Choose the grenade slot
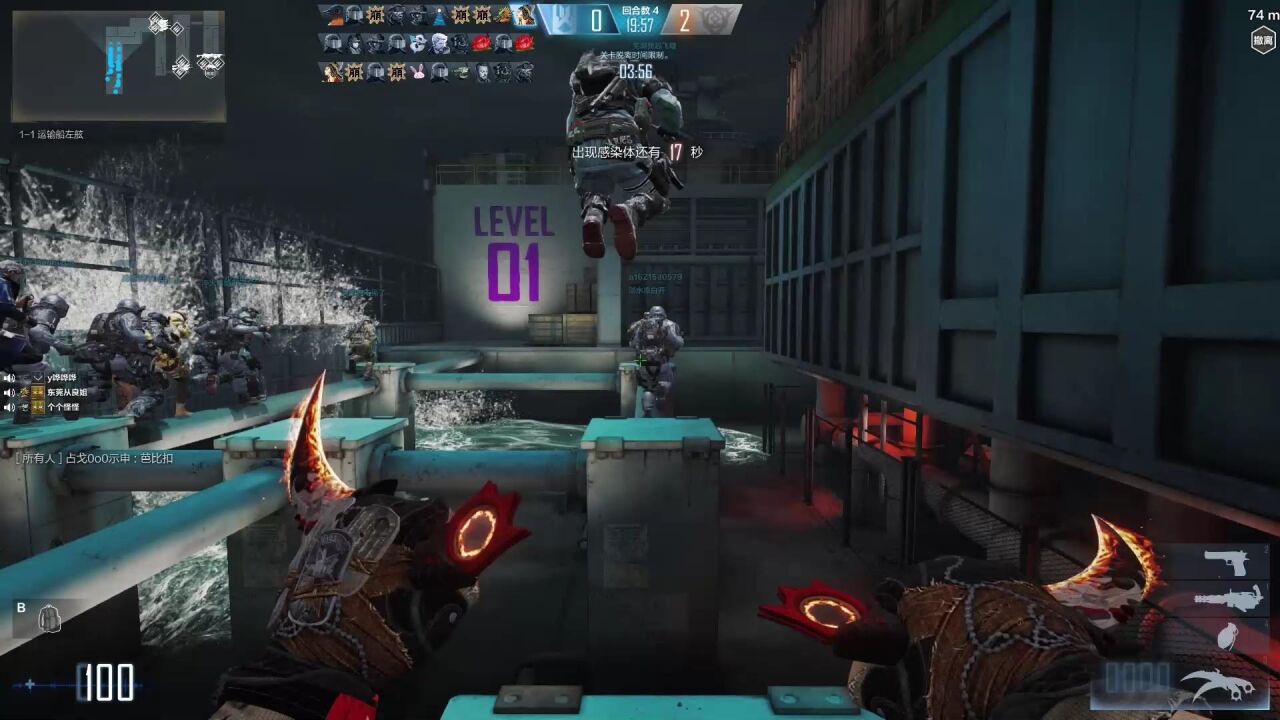The height and width of the screenshot is (720, 1280). (x=1226, y=635)
